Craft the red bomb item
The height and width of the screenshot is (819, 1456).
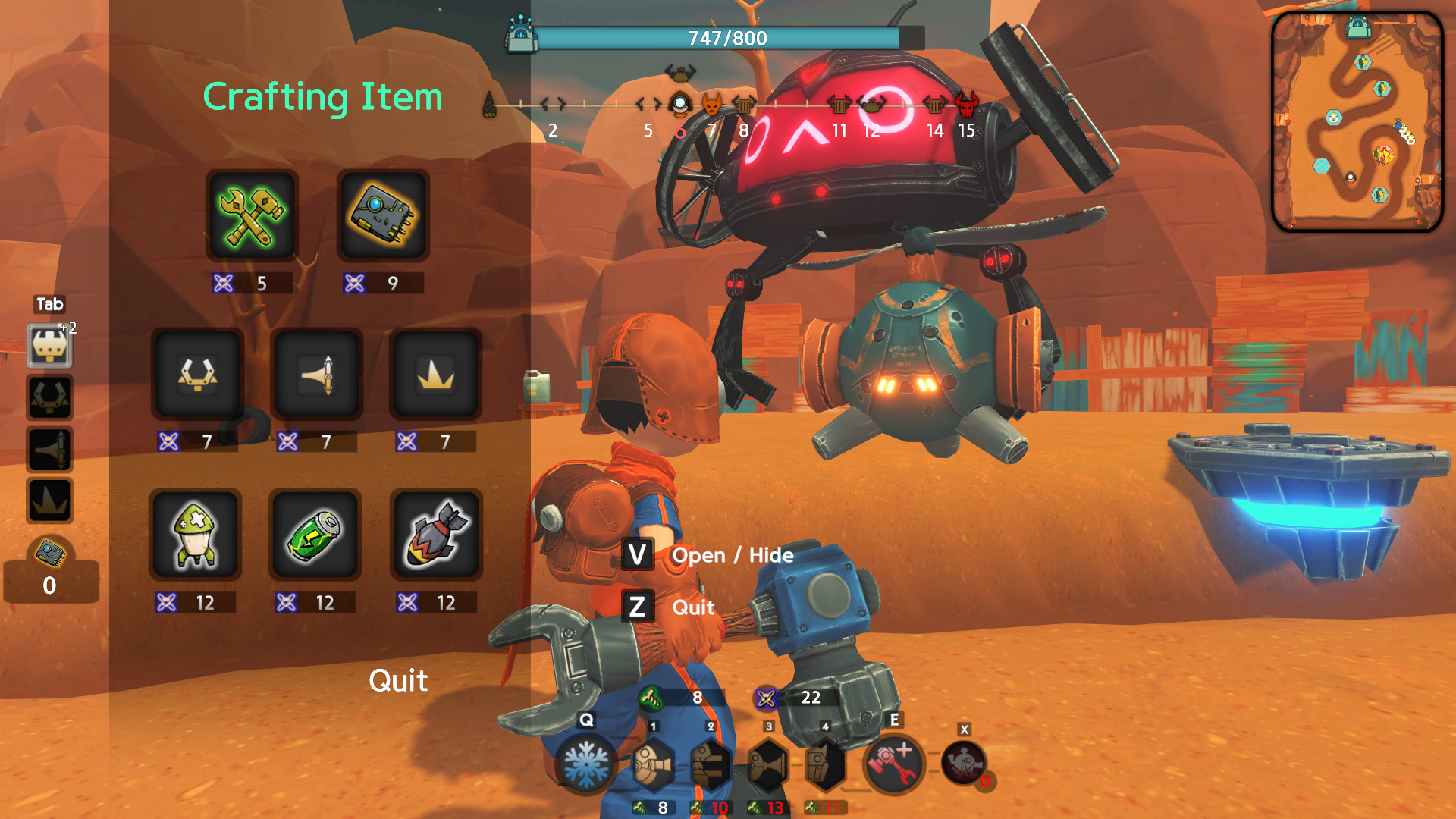click(x=436, y=535)
